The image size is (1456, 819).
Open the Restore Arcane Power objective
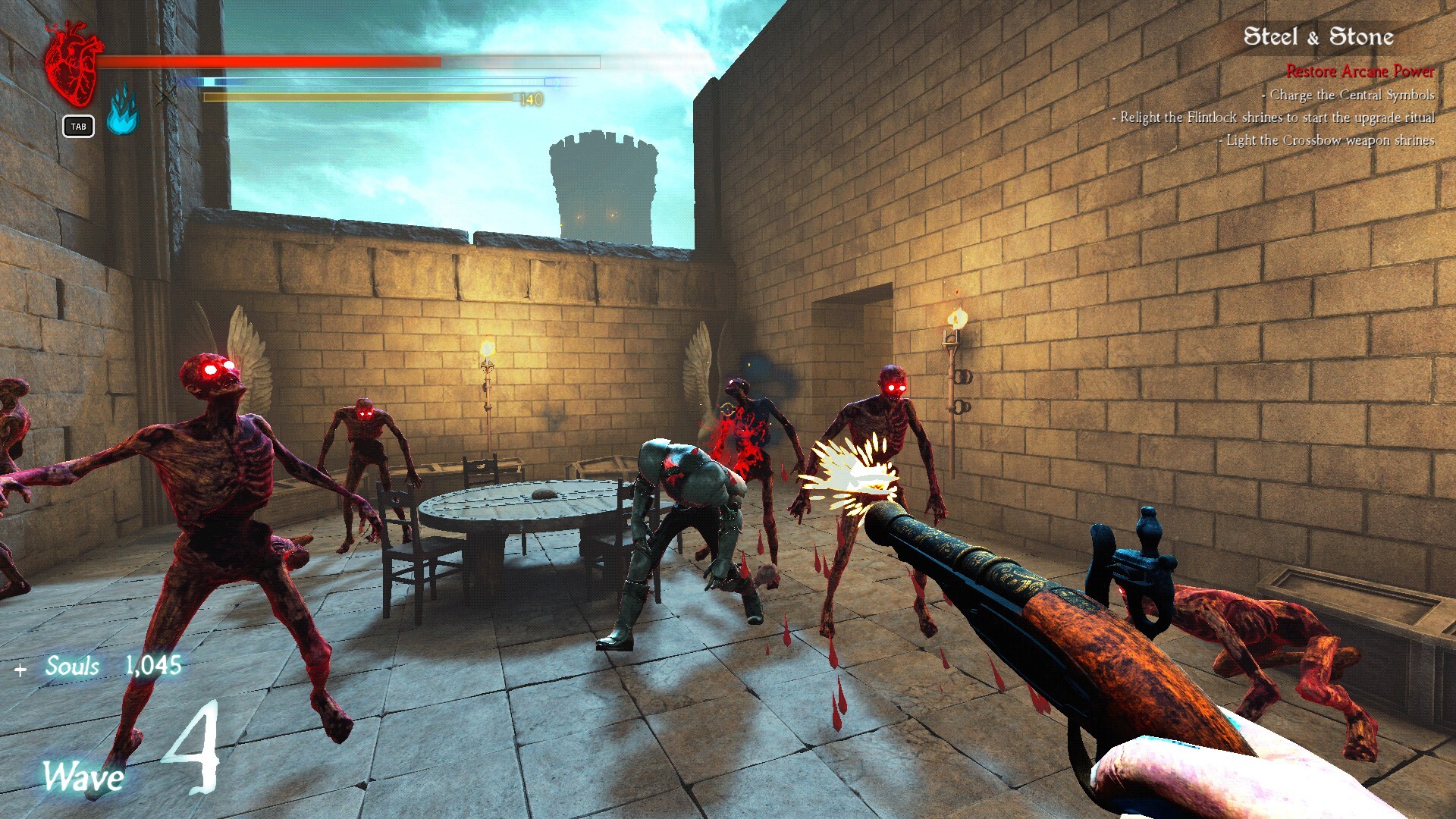point(1360,71)
